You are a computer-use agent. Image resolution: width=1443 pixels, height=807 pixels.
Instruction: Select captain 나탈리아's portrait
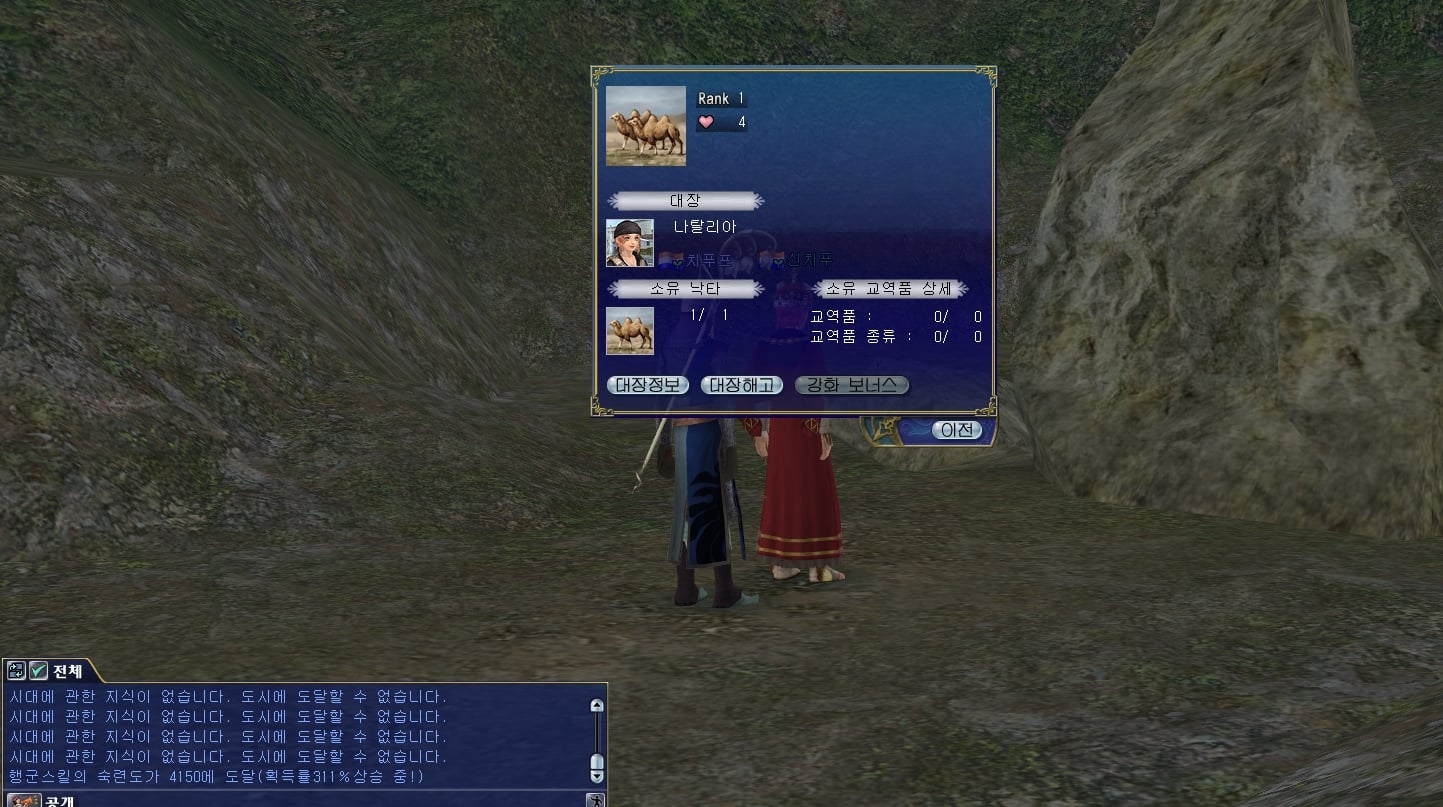(630, 243)
